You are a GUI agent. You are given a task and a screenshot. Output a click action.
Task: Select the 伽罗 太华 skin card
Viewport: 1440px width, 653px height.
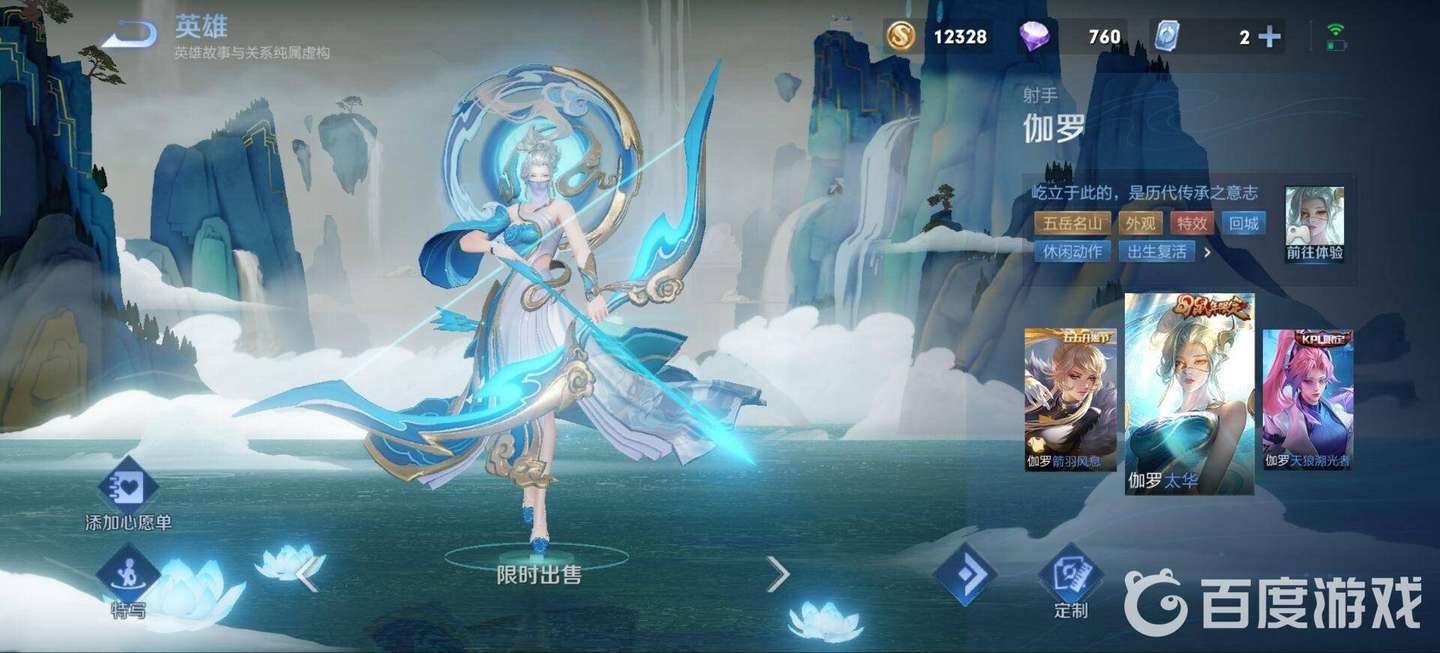point(1189,394)
